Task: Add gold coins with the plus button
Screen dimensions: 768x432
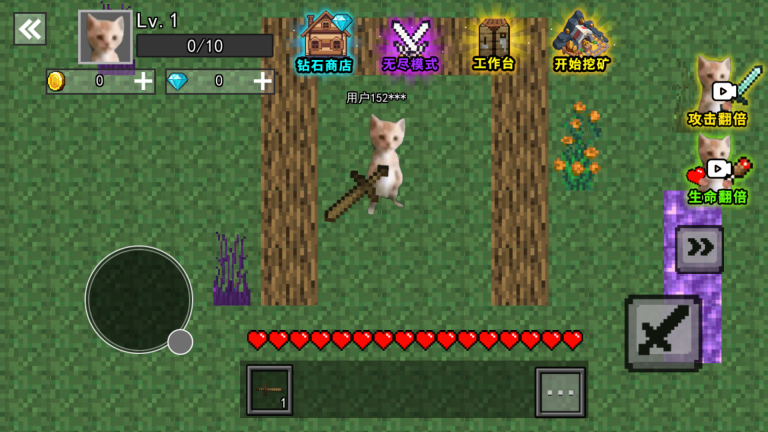Action: (144, 82)
